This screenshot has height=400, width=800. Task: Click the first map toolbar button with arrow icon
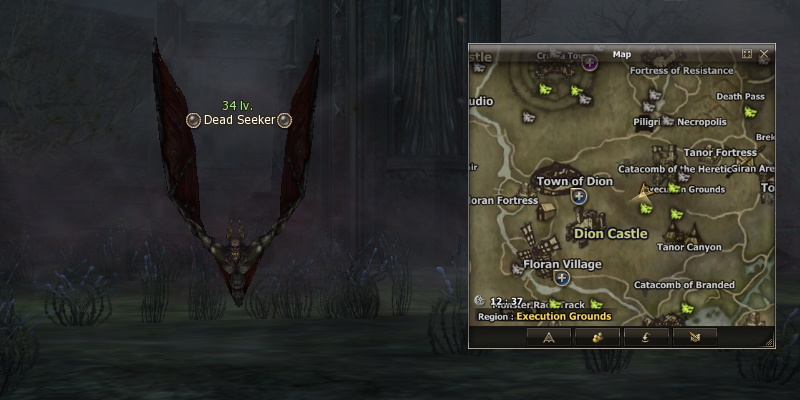point(548,337)
